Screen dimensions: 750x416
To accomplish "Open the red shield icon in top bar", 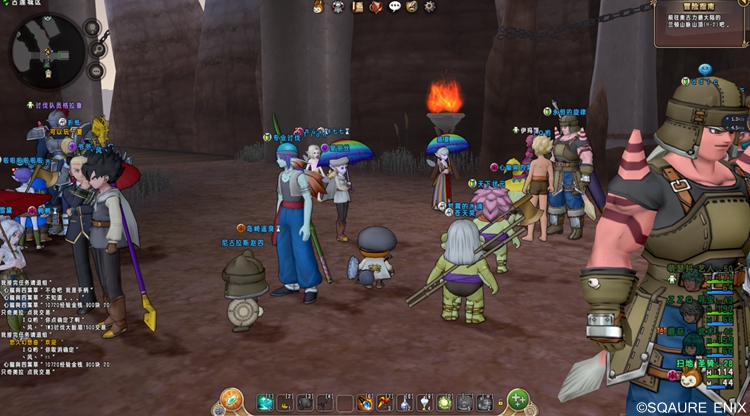I will 376,7.
